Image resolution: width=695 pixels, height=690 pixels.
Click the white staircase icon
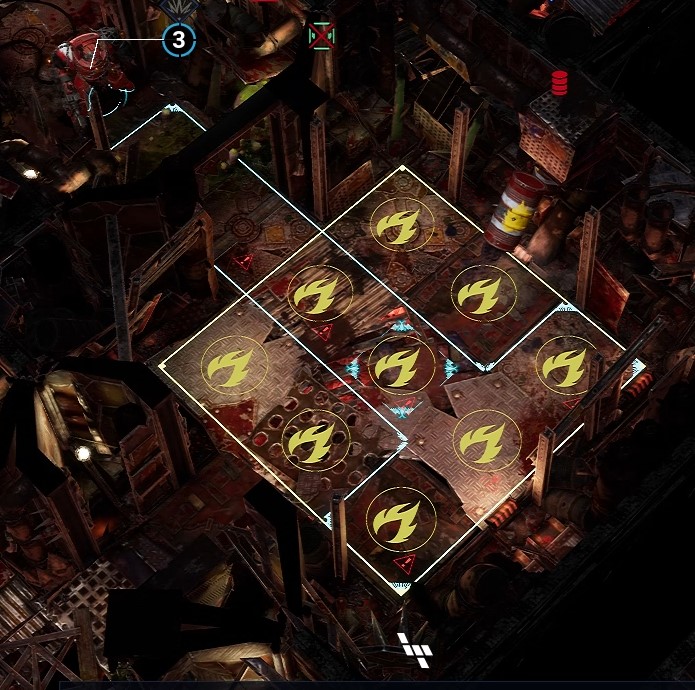(x=415, y=649)
